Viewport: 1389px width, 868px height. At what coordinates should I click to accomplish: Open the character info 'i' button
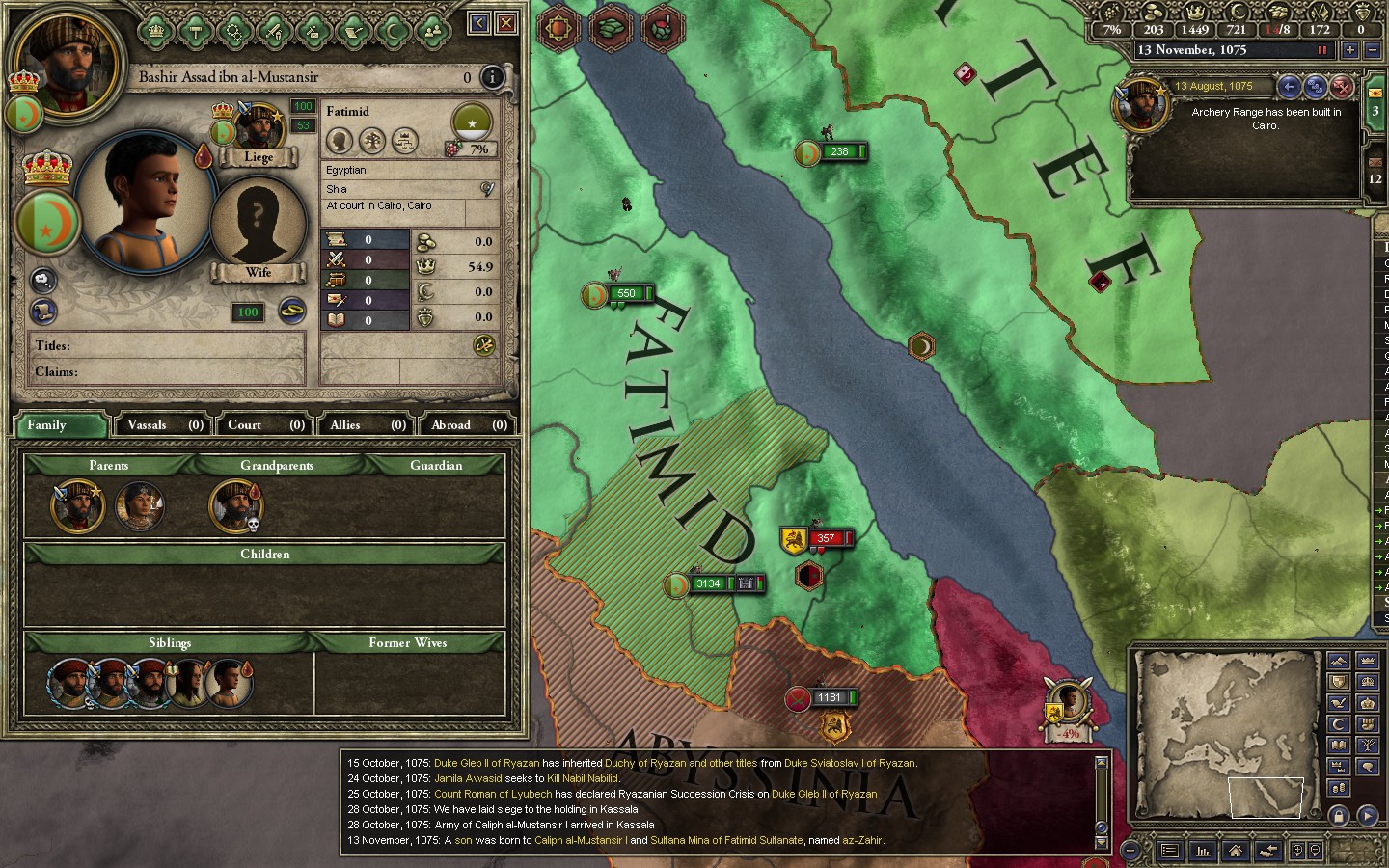click(x=492, y=77)
